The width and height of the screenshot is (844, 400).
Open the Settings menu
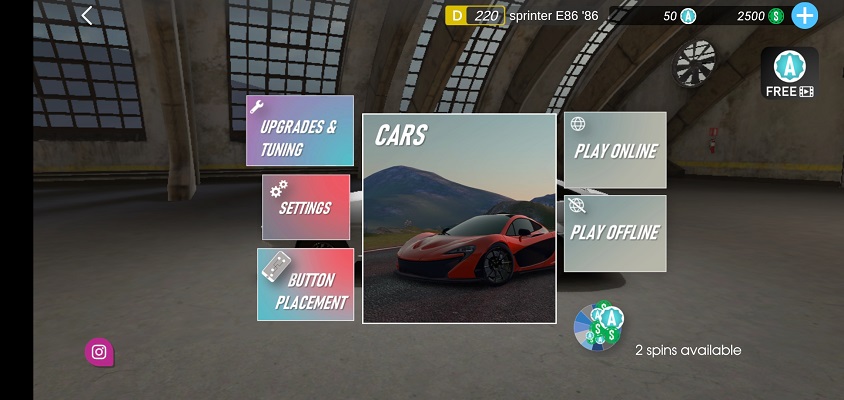pos(306,207)
